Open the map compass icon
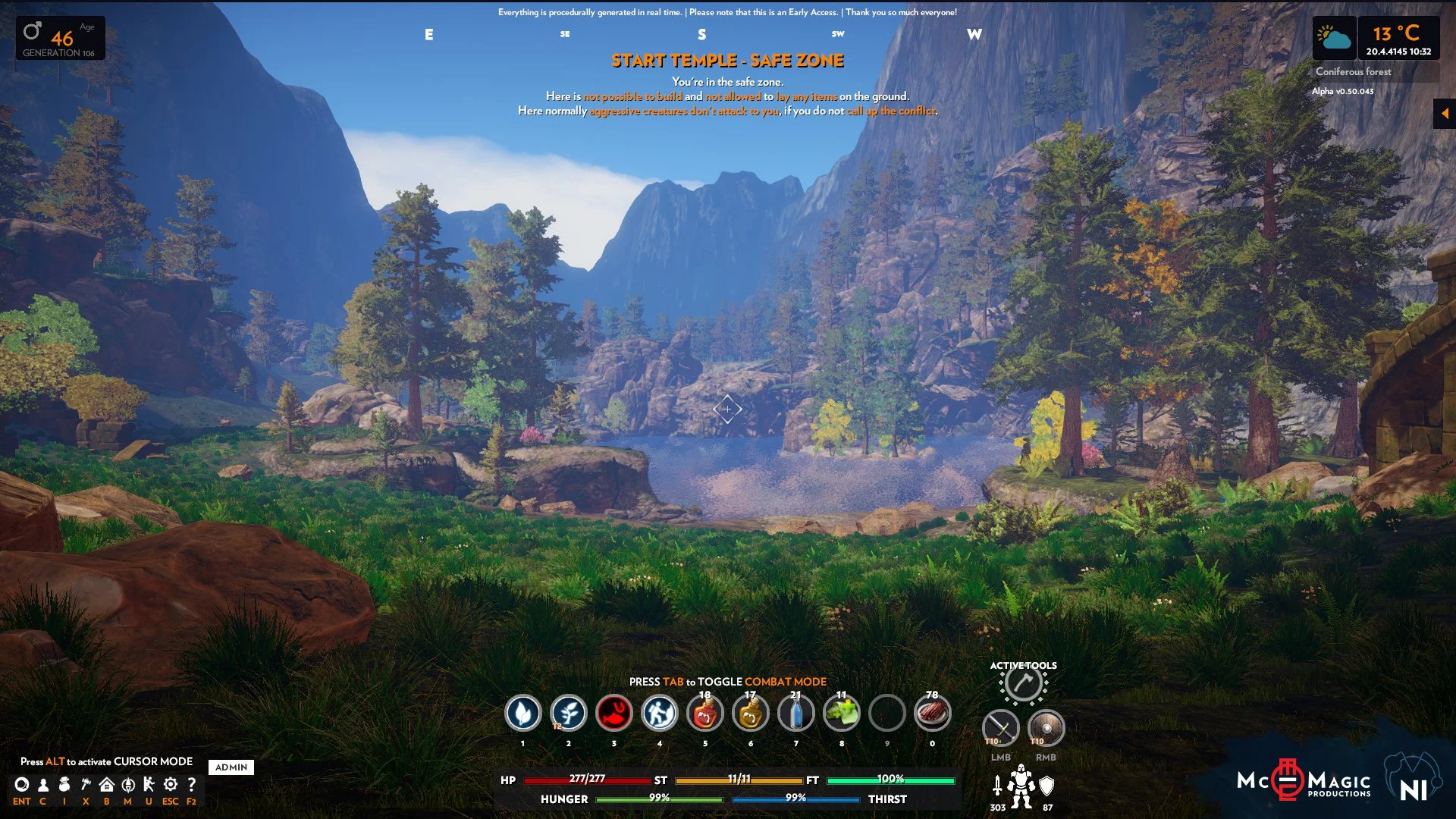The image size is (1456, 819). click(128, 785)
